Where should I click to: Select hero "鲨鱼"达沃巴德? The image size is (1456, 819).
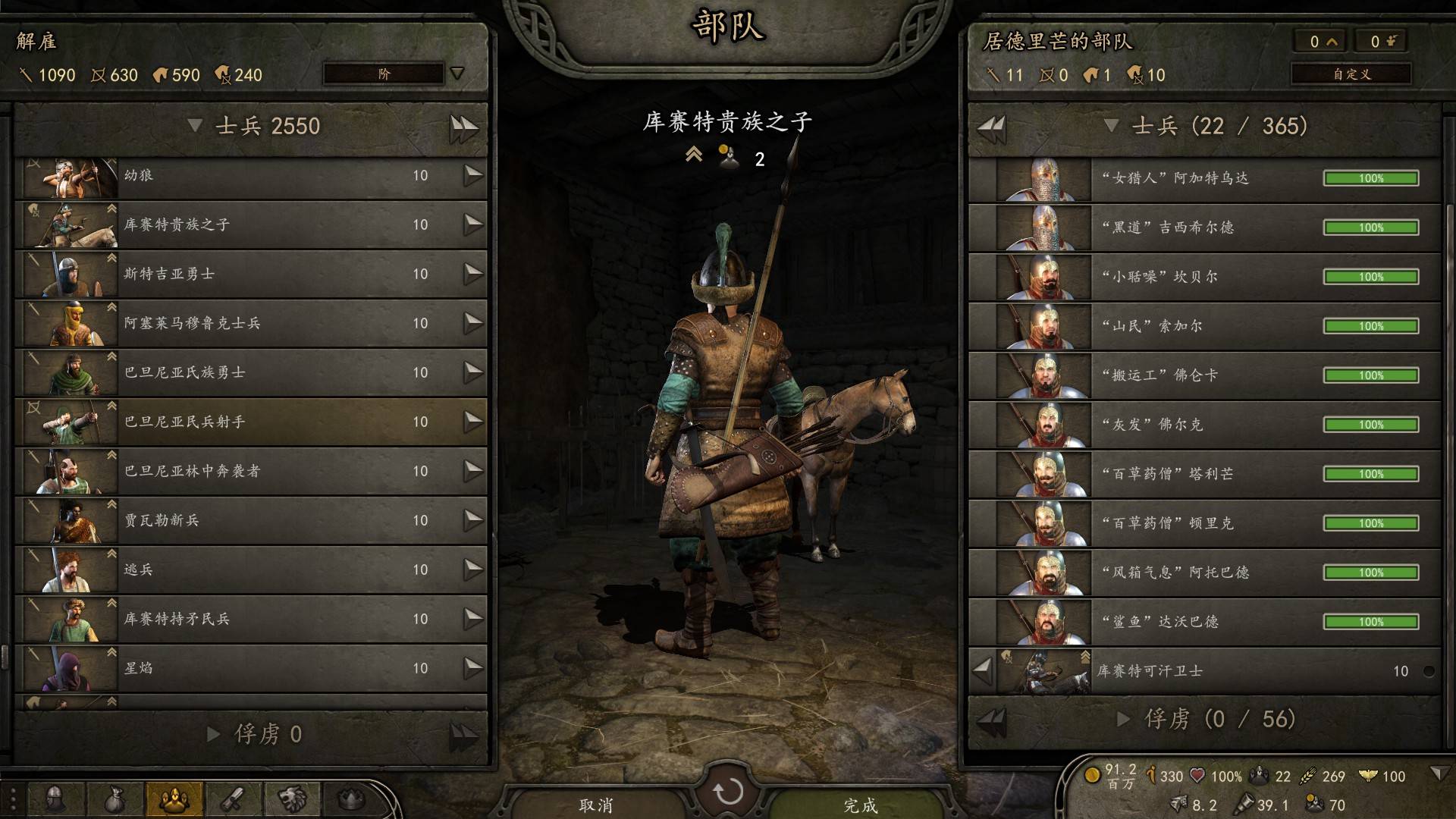(x=1204, y=623)
